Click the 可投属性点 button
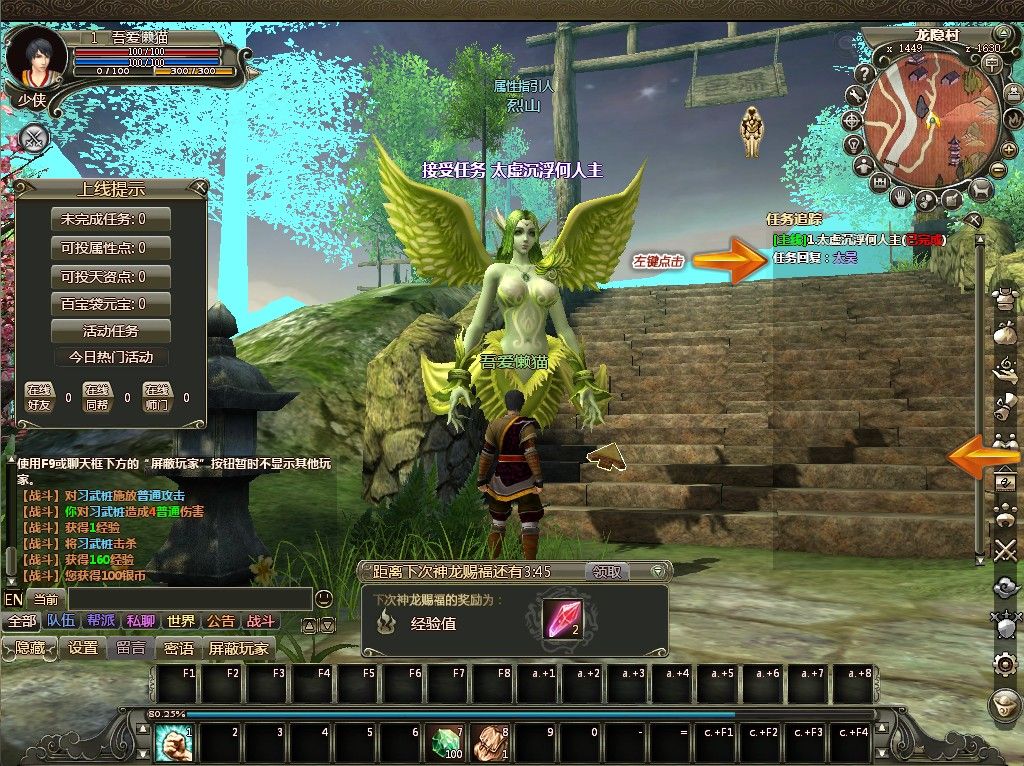Screen dimensions: 1024x766 111,247
